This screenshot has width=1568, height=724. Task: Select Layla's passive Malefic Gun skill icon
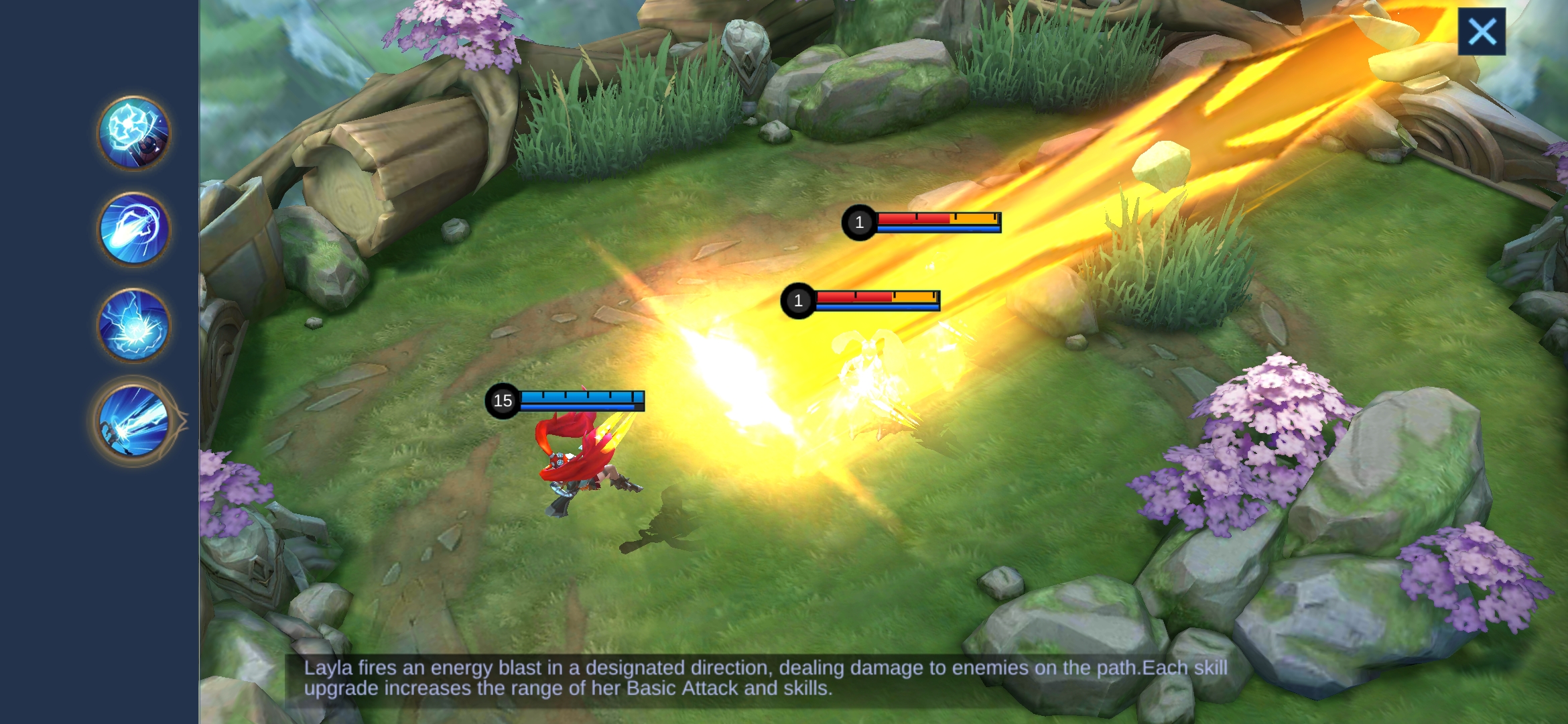(133, 133)
